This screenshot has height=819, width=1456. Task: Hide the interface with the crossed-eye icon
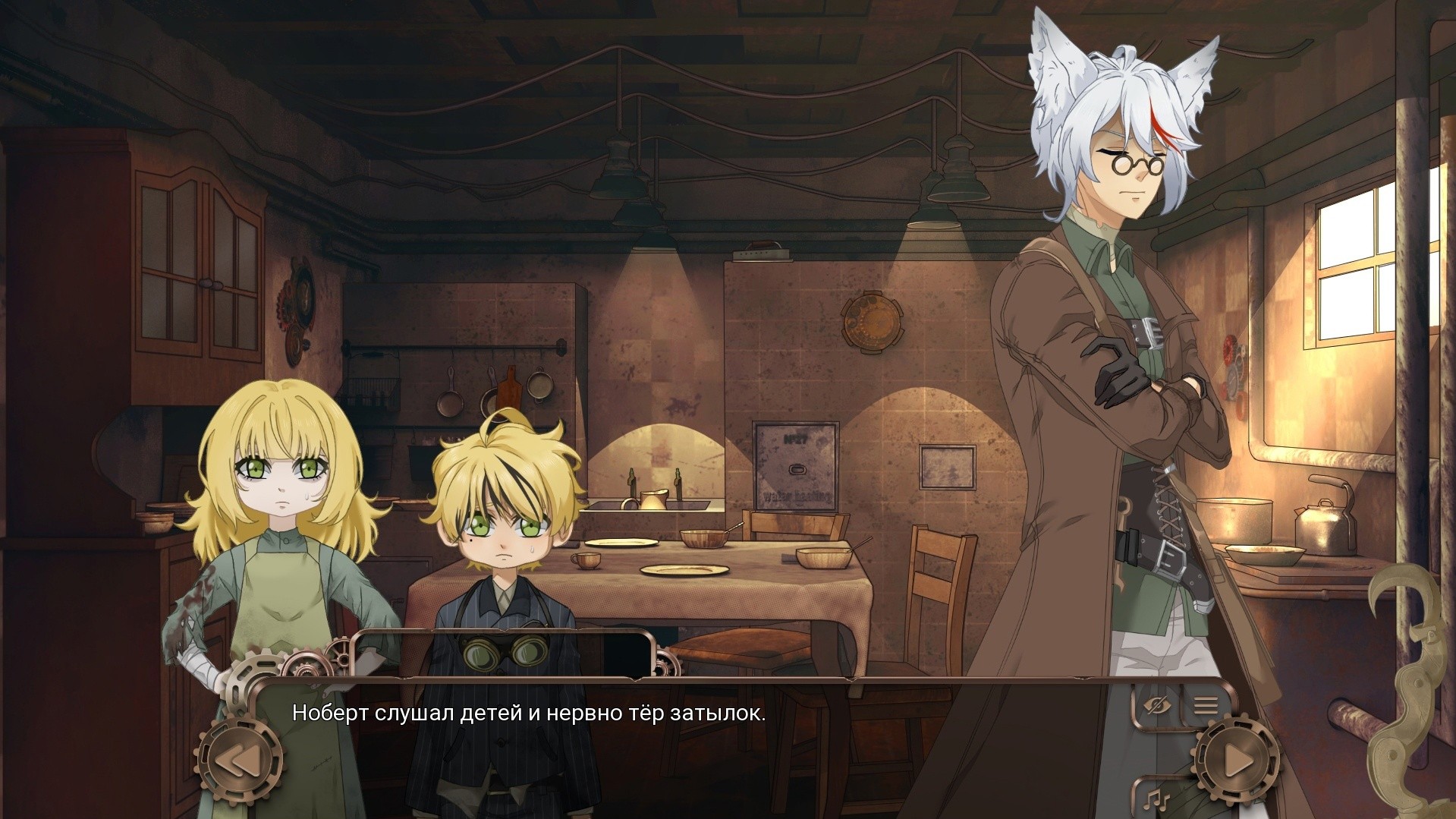click(1156, 706)
